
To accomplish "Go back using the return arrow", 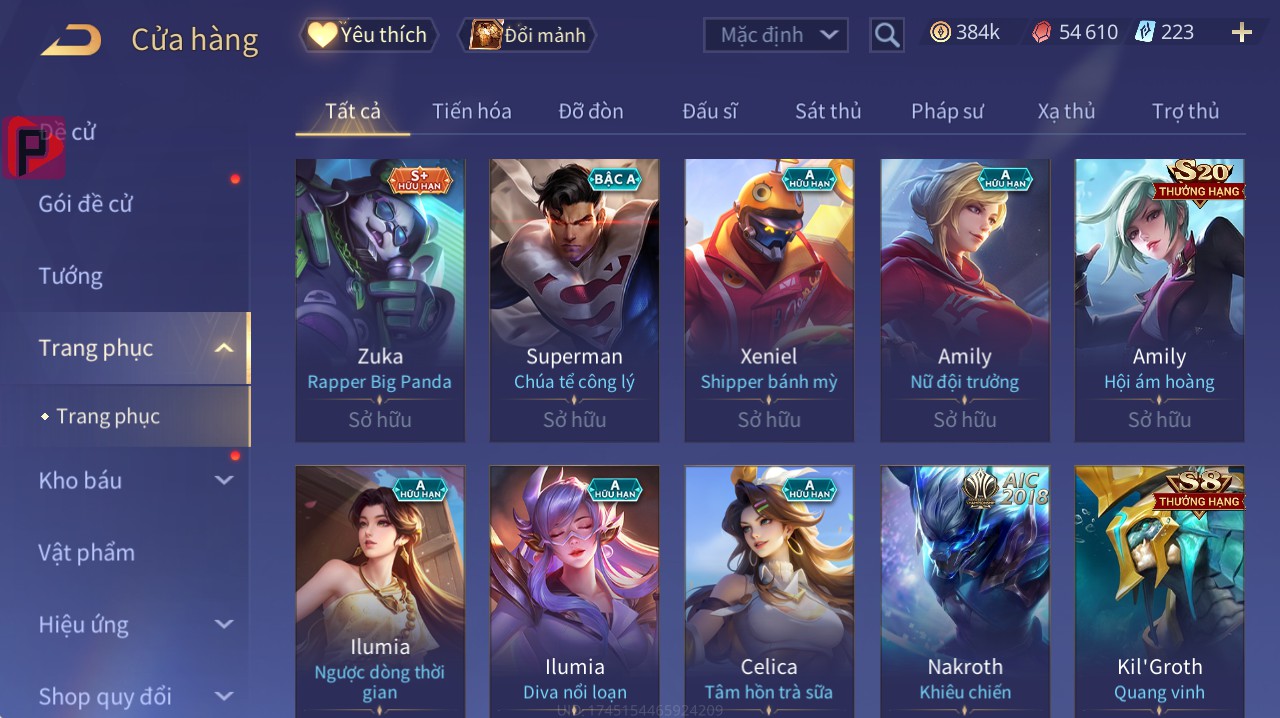I will 71,40.
